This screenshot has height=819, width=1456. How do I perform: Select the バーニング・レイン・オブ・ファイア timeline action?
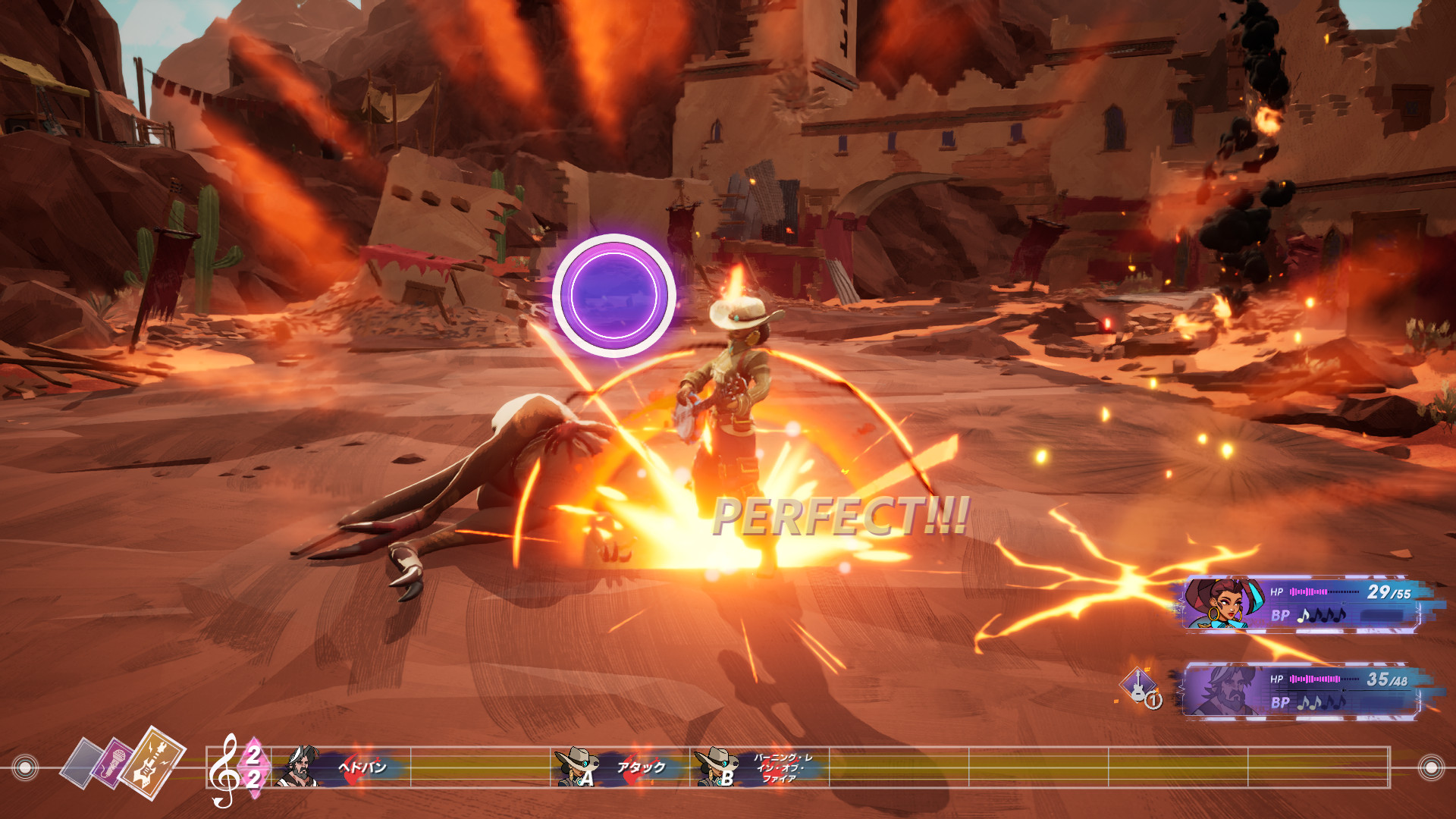click(760, 767)
